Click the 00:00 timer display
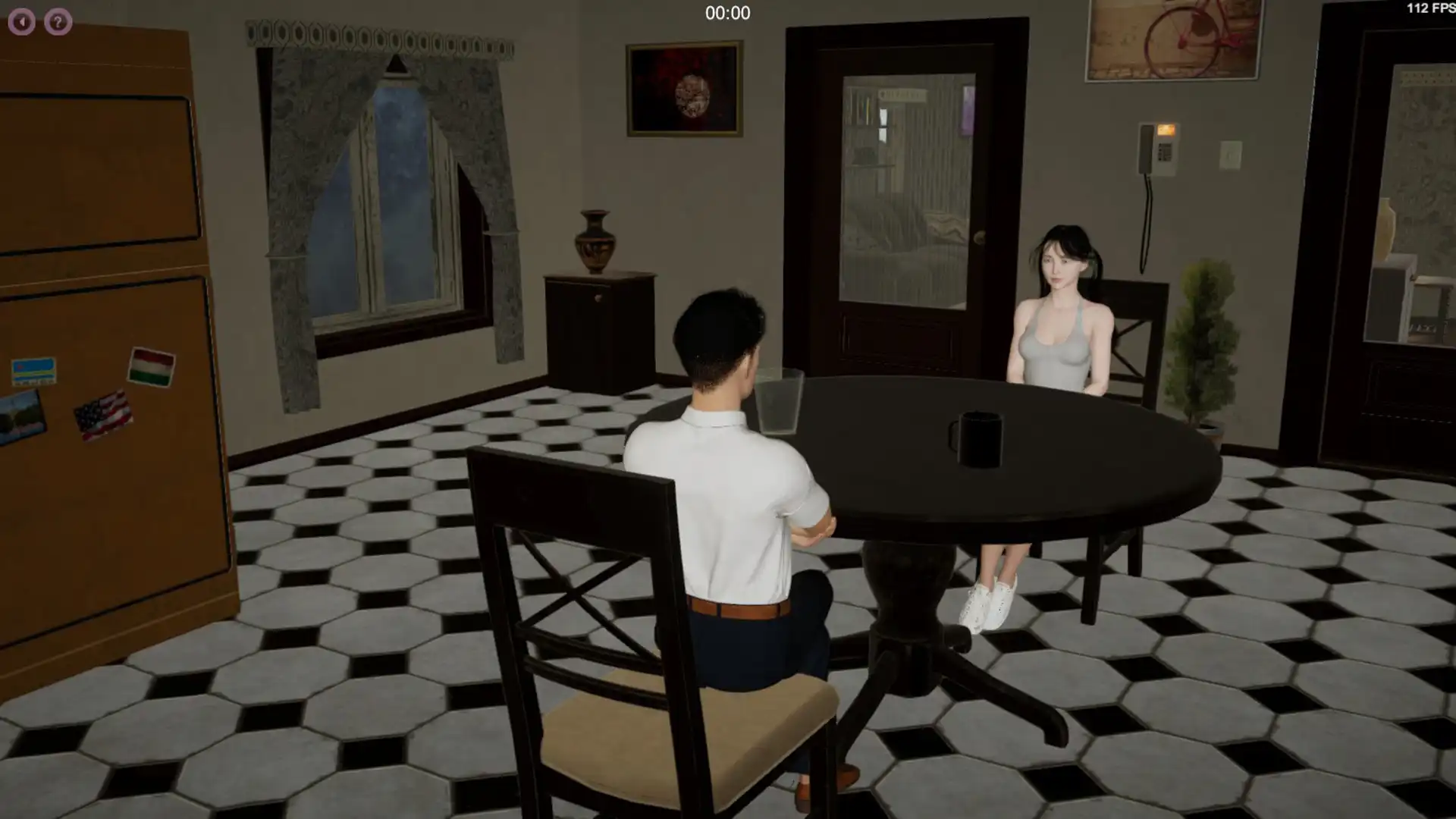The width and height of the screenshot is (1456, 819). [726, 13]
